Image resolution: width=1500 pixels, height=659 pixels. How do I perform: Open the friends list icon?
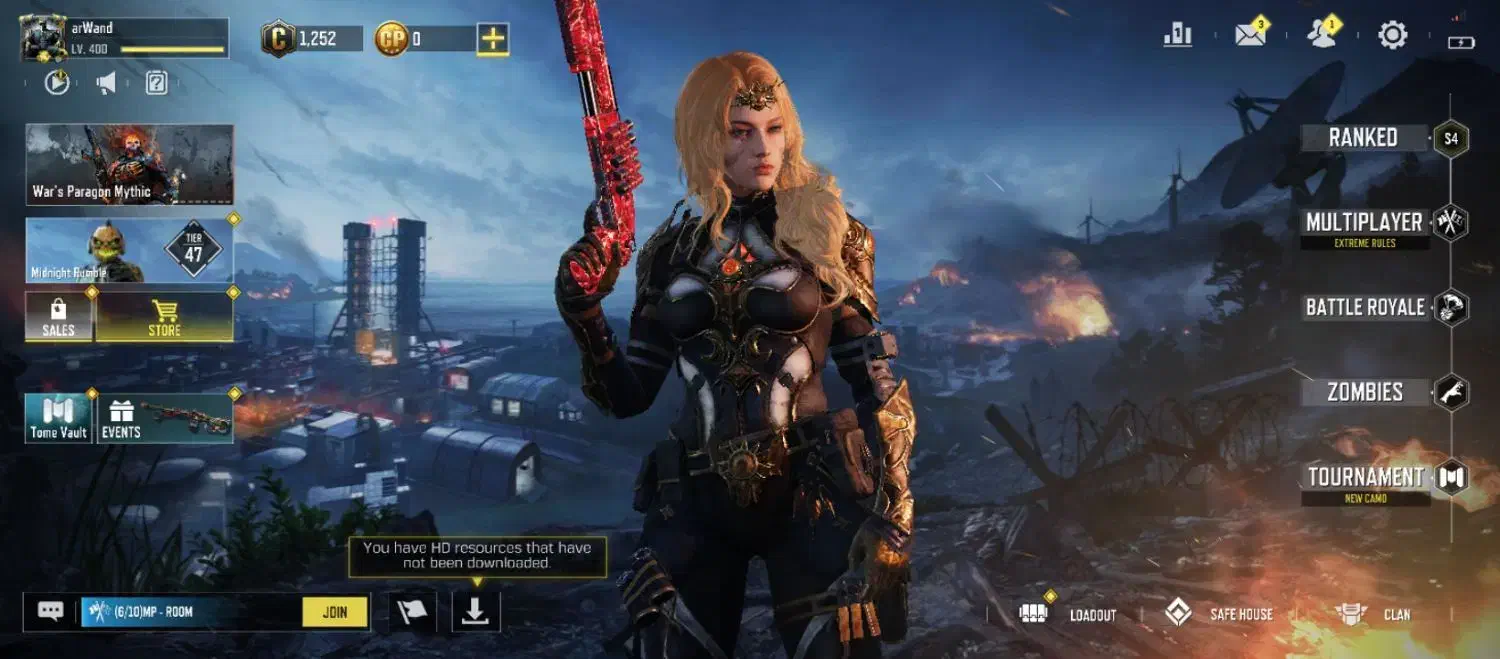click(x=1322, y=36)
